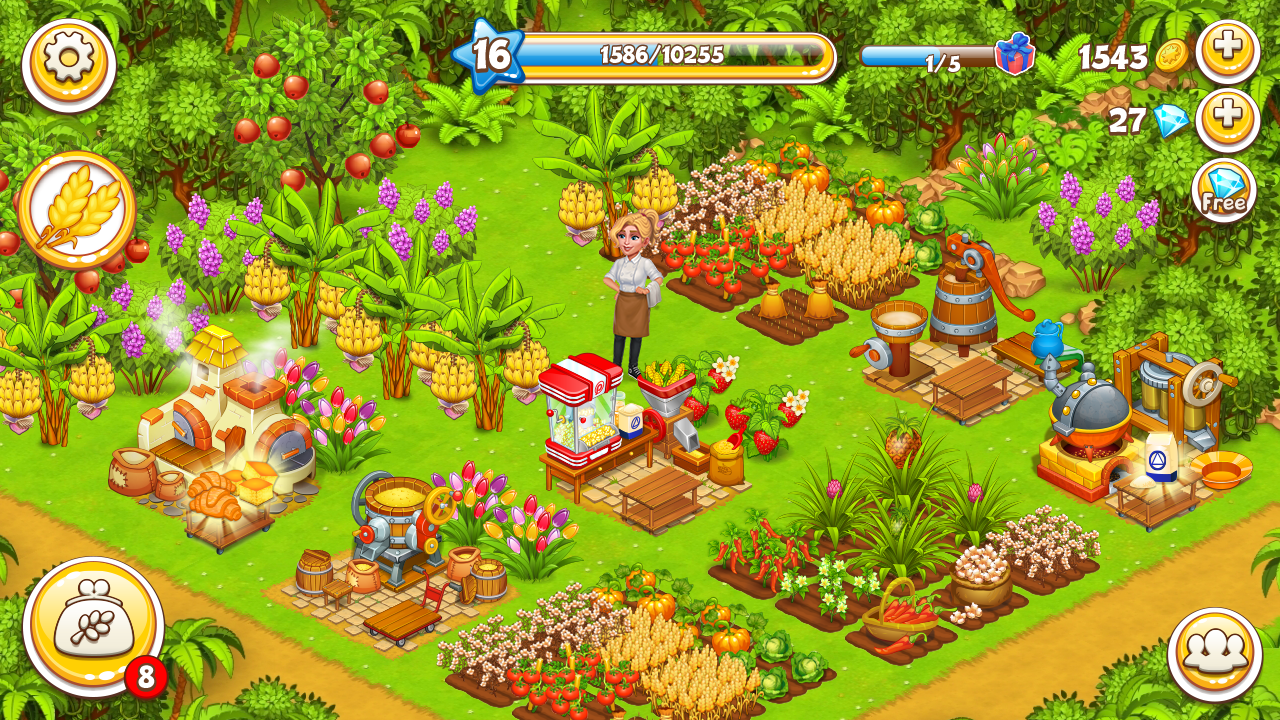Select the farmer character in the apron
The width and height of the screenshot is (1280, 720).
pos(630,290)
